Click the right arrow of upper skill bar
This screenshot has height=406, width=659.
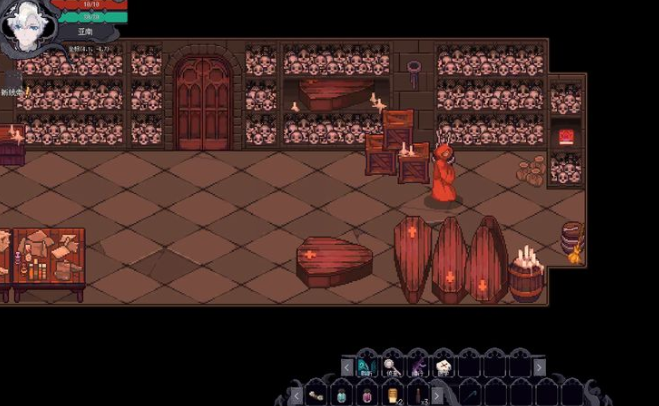[x=540, y=368]
